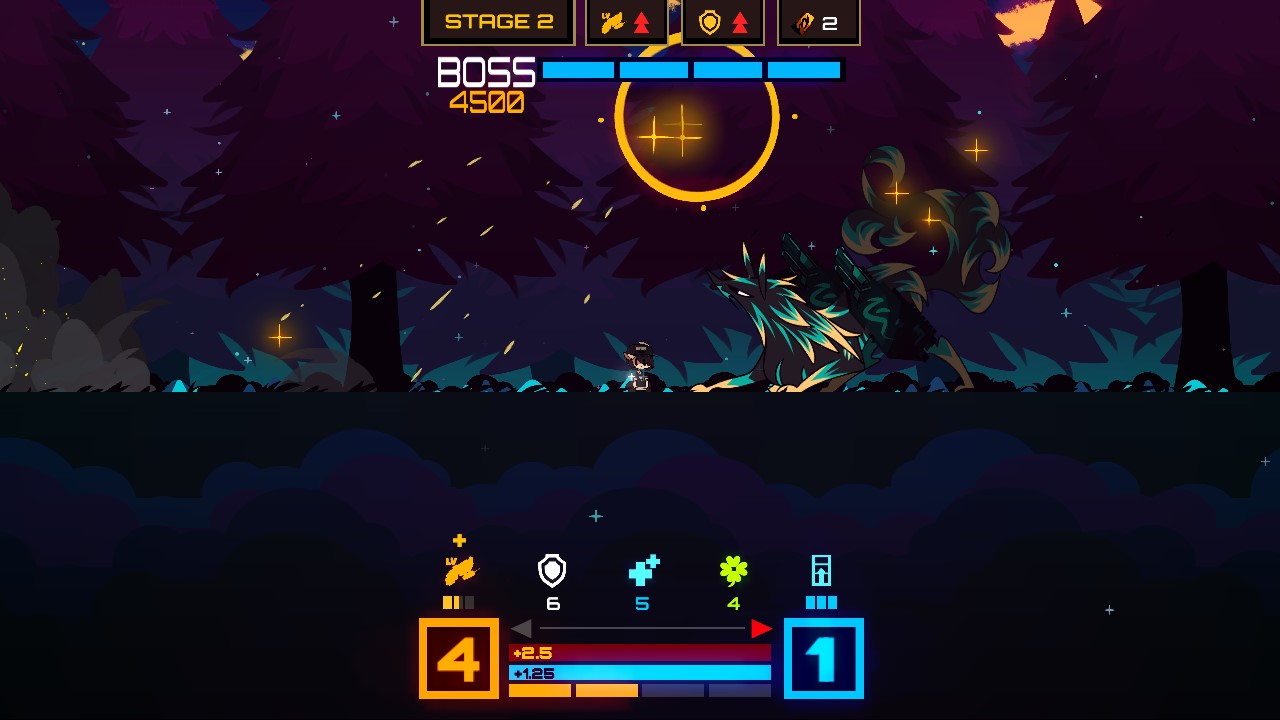
Task: Open the STAGE 2 banner panel
Action: [x=498, y=20]
